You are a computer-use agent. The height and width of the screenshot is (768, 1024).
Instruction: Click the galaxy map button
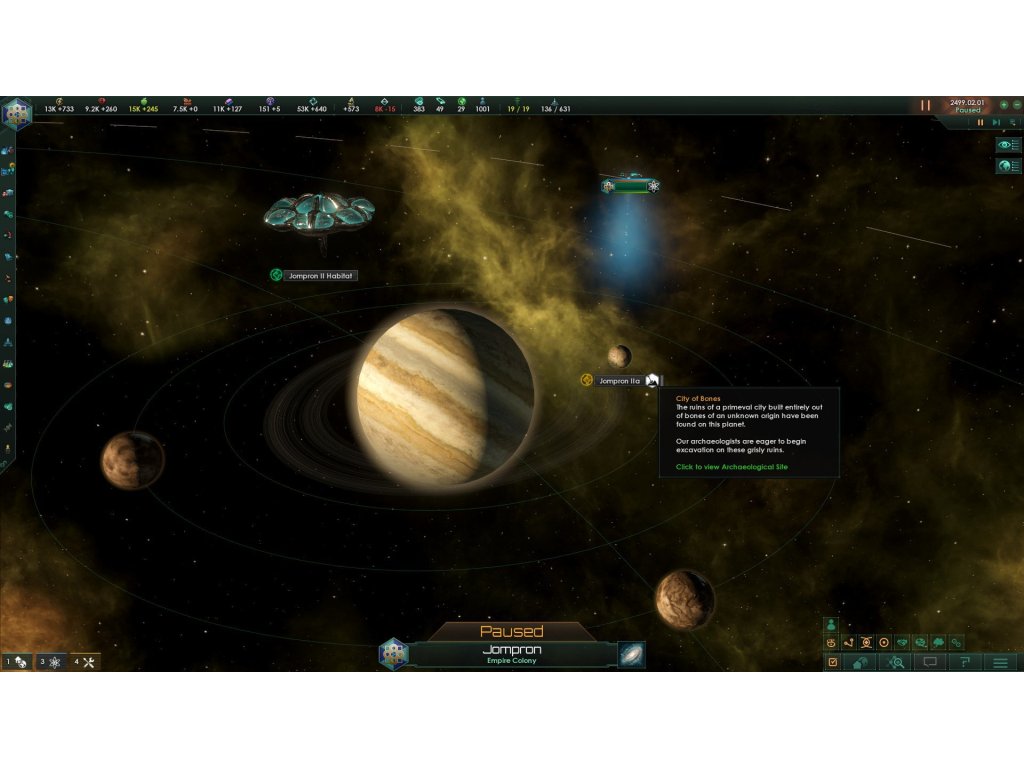coord(631,654)
